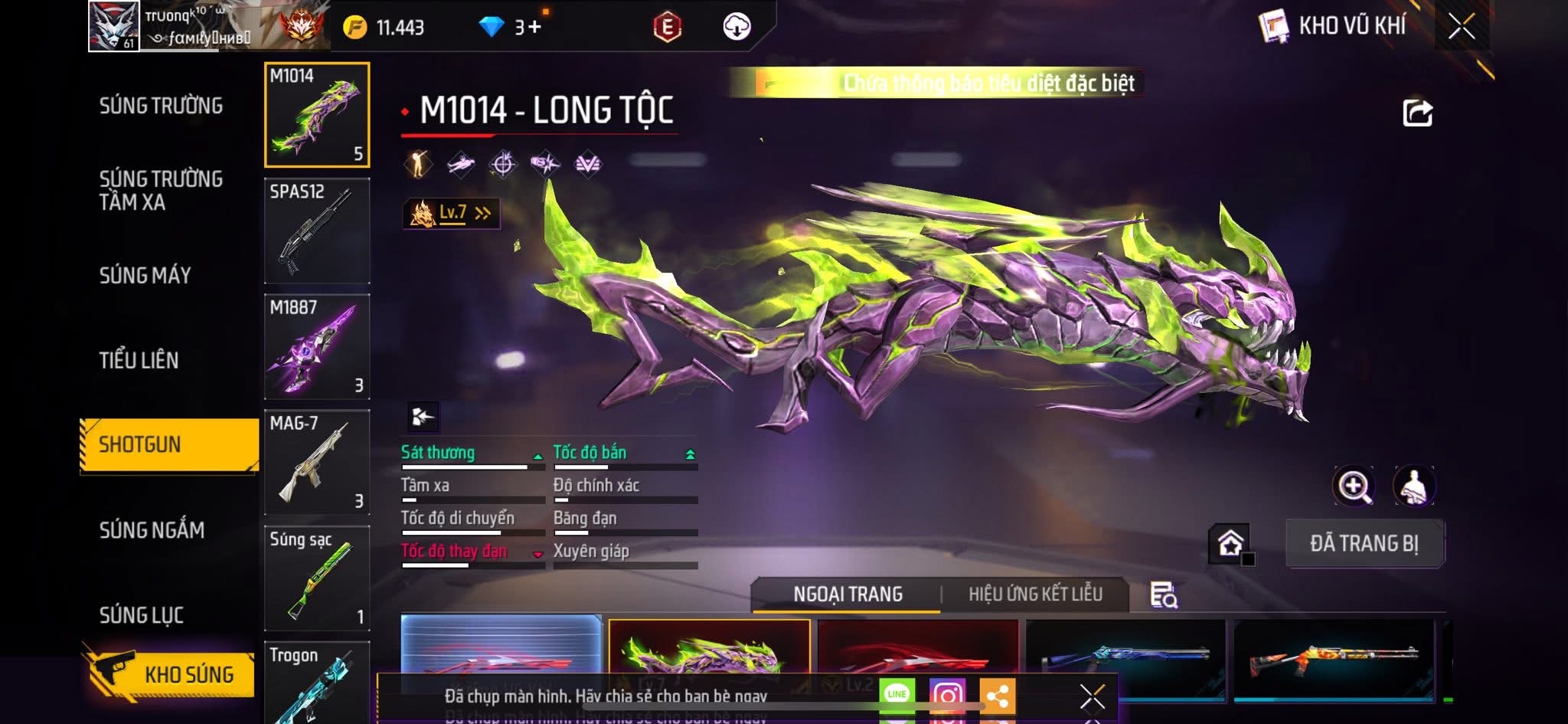Viewport: 1568px width, 724px height.
Task: Share screenshot to Instagram
Action: click(947, 695)
